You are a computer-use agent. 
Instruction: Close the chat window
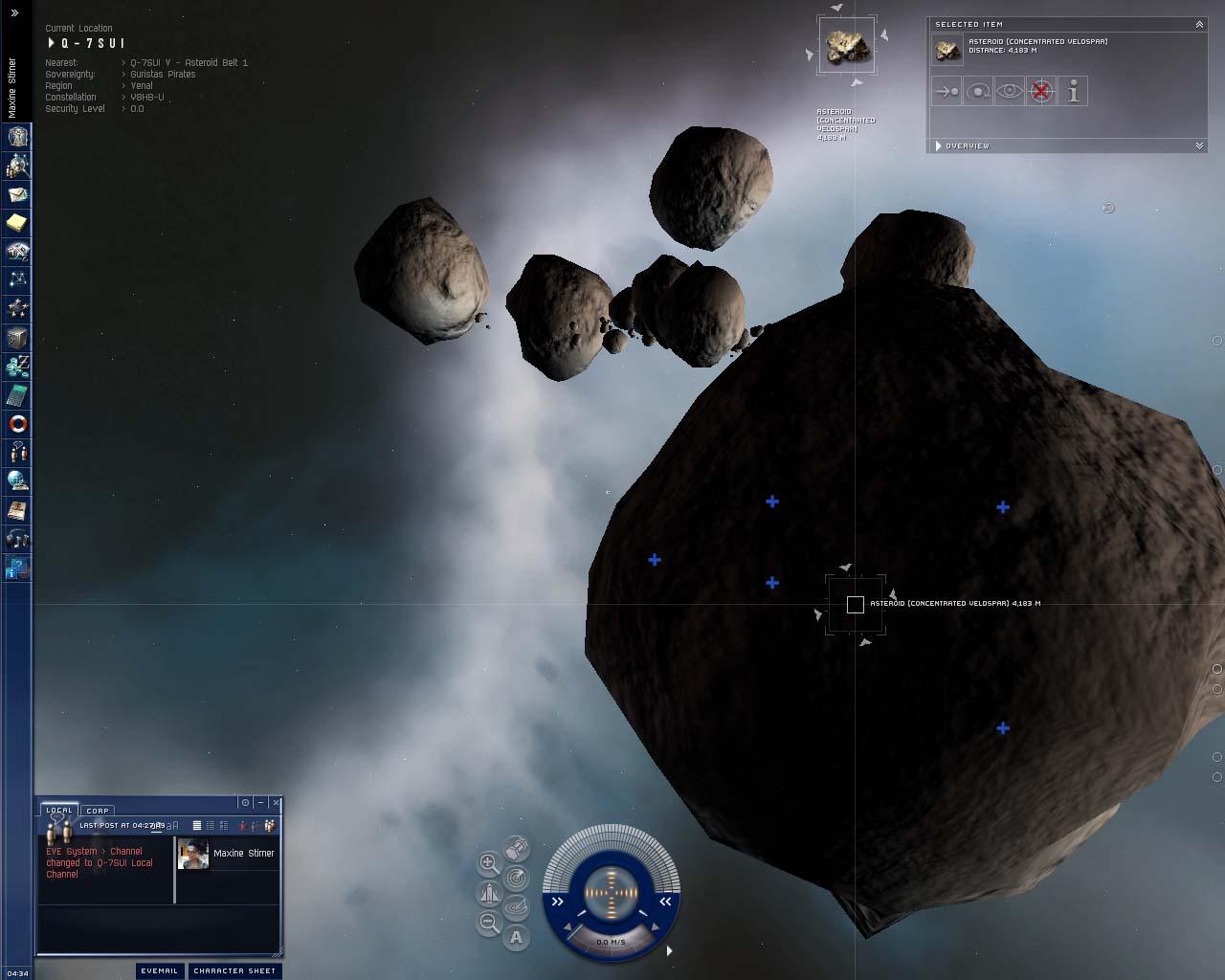[276, 802]
